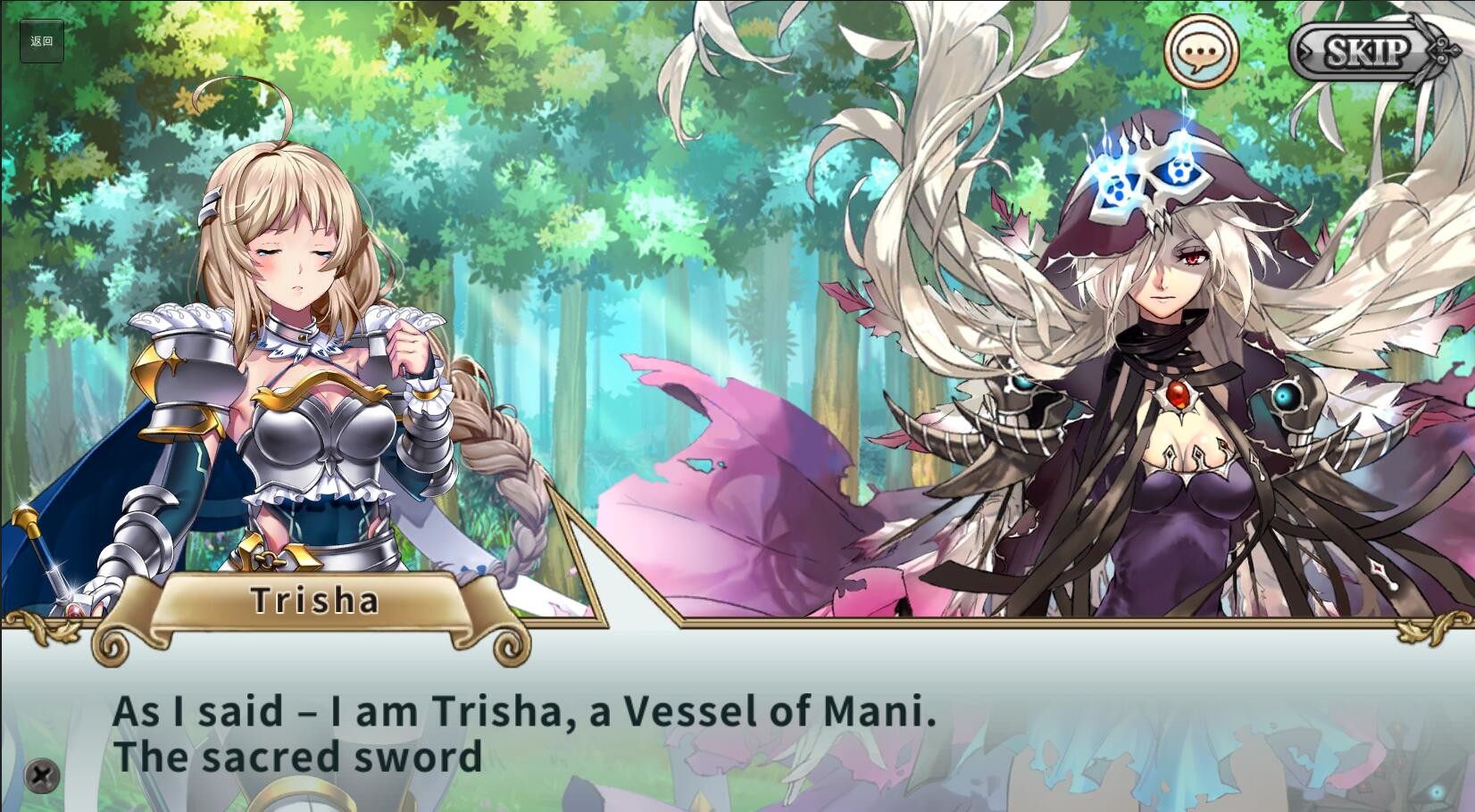Tap the SKIP button to fast-forward the story
This screenshot has height=812, width=1475.
point(1366,51)
